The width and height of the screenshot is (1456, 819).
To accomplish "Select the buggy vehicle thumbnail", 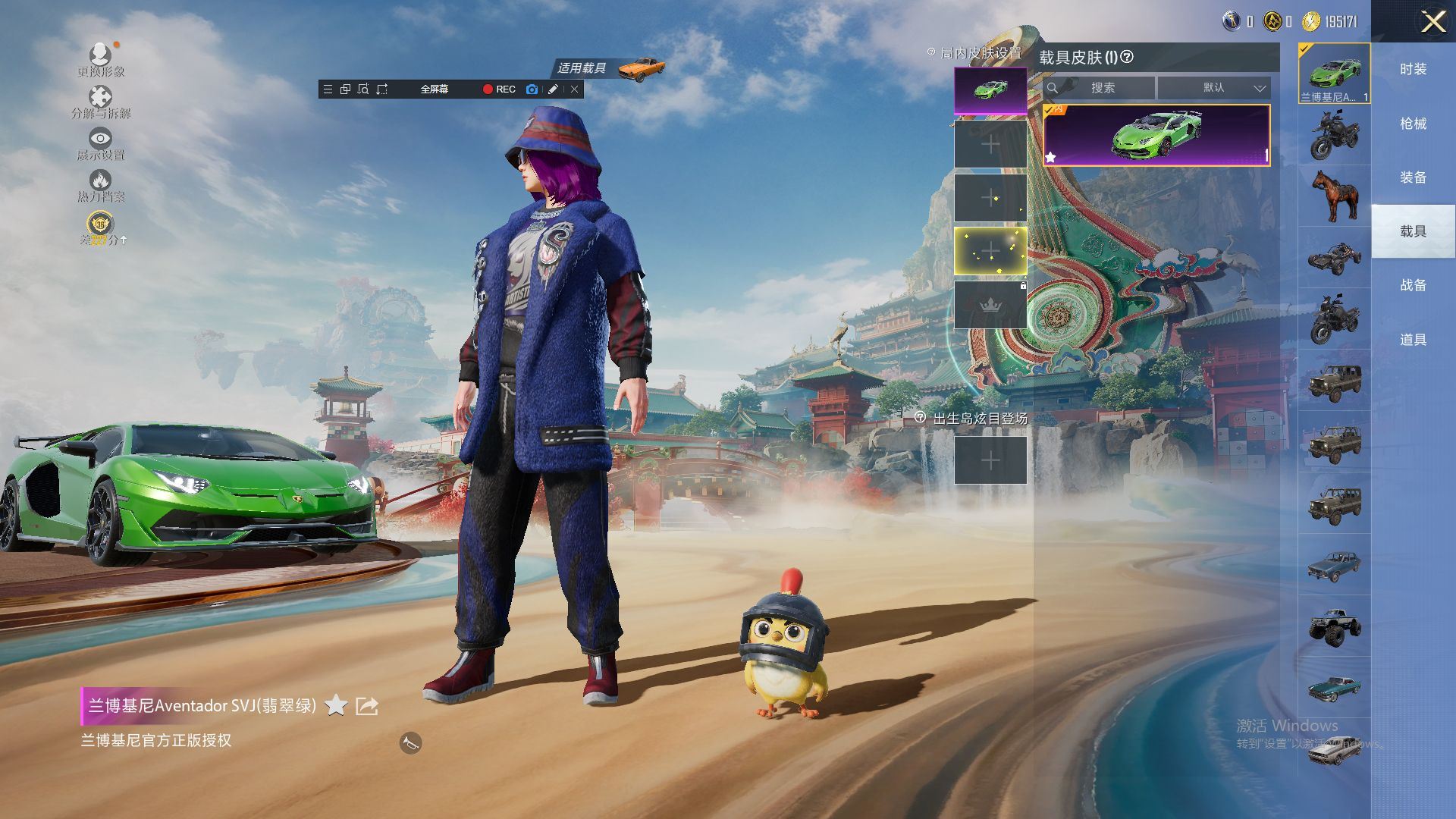I will tap(1334, 258).
